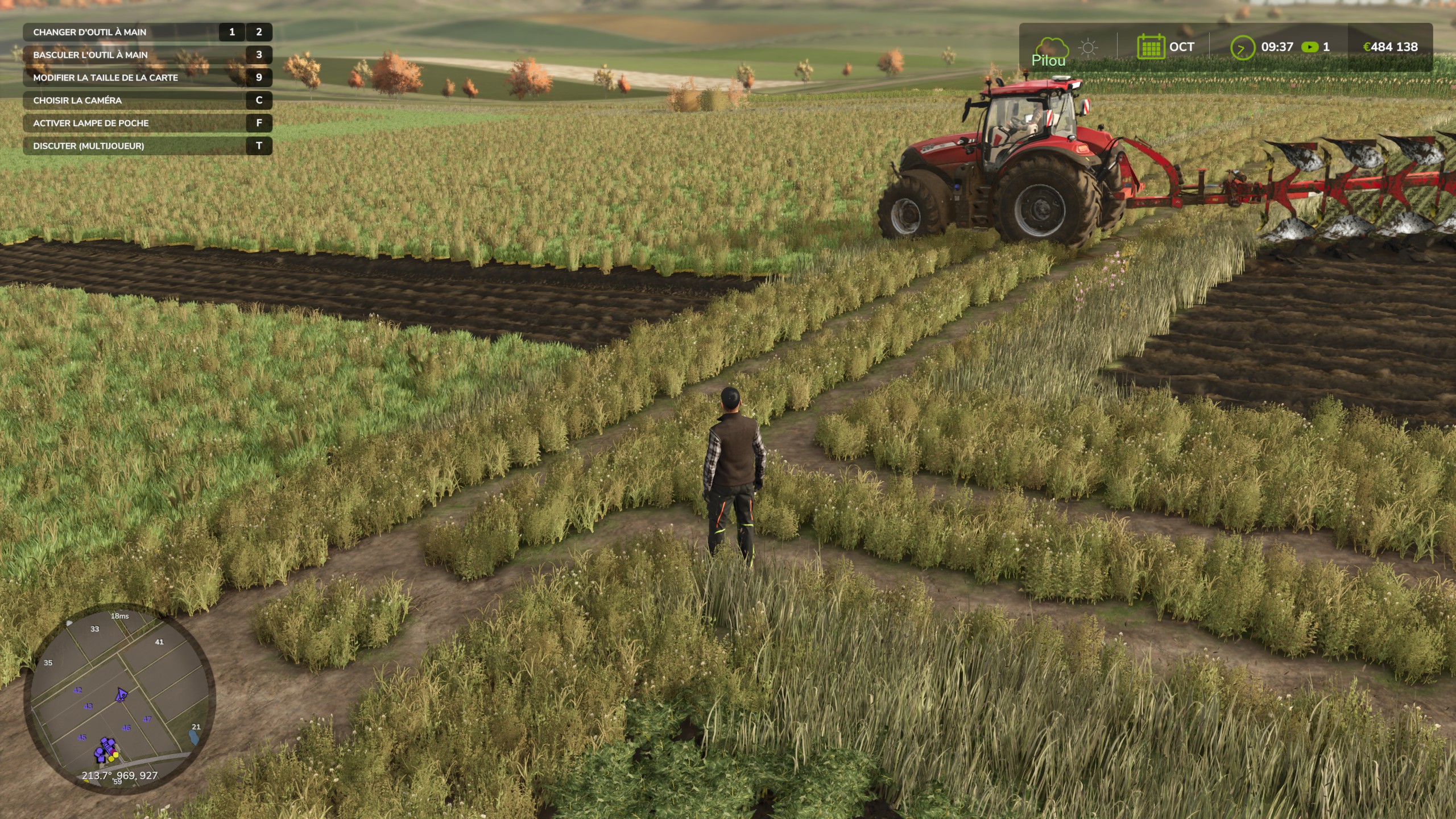The image size is (1456, 819).
Task: Select the green cloud weather icon
Action: [x=1050, y=47]
